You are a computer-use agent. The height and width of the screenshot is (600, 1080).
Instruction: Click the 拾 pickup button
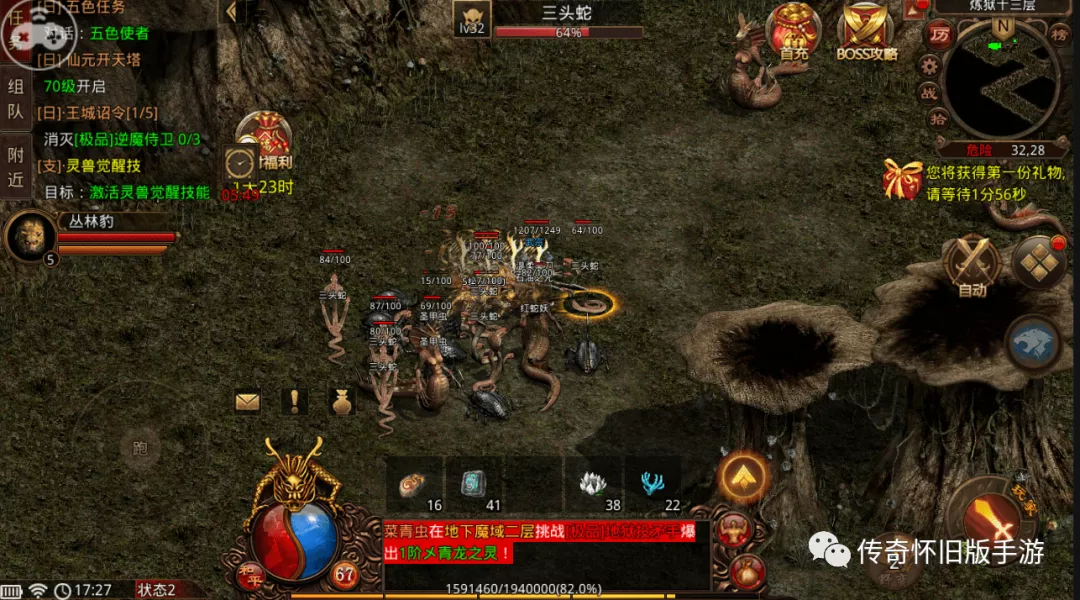pos(939,120)
